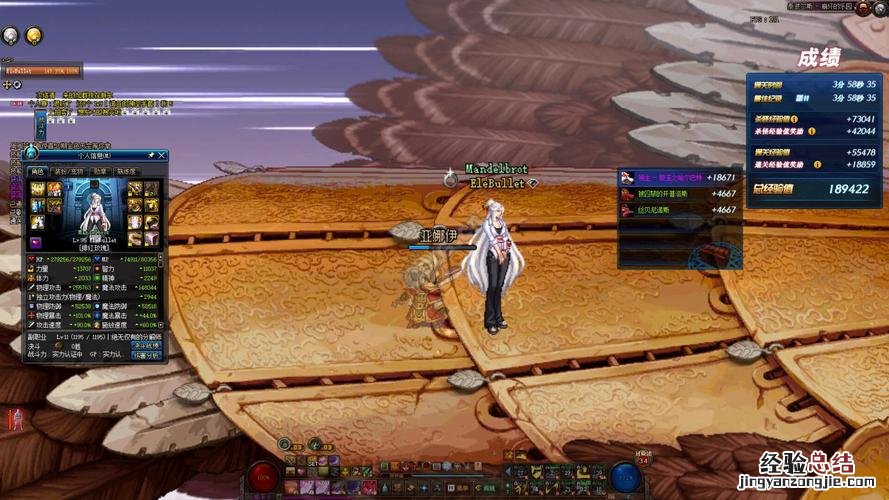Click the 详细分析 button in the info panel
Screen dimensions: 889x500
pos(146,355)
